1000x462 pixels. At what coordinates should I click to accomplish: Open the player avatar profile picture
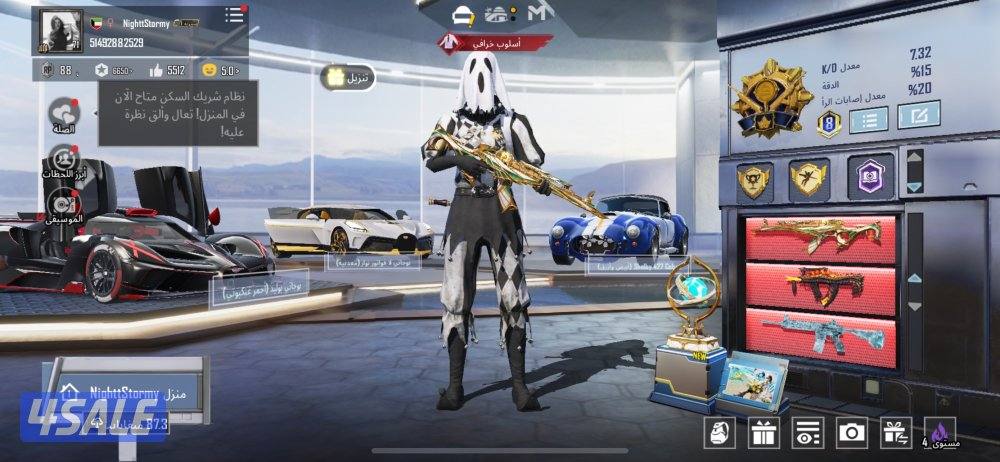(x=59, y=31)
